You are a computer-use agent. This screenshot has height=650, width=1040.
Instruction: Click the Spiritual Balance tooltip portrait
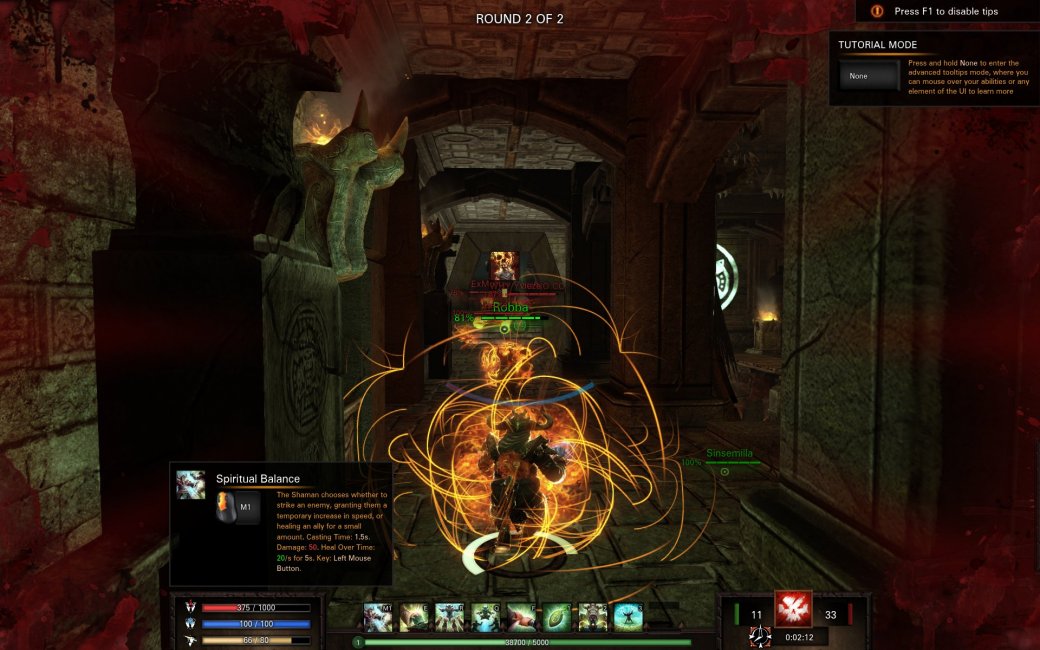pyautogui.click(x=191, y=484)
